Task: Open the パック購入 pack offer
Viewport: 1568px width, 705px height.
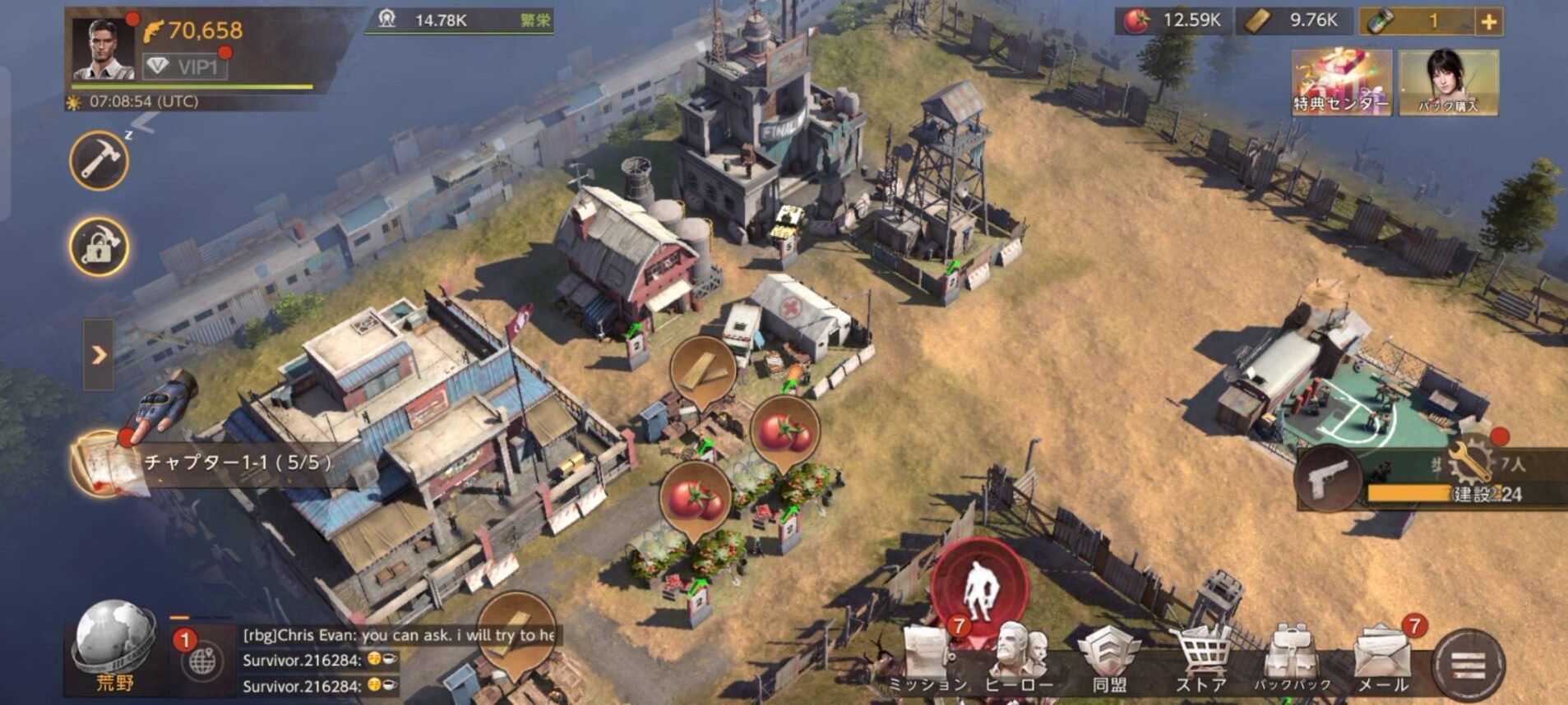Action: 1448,83
